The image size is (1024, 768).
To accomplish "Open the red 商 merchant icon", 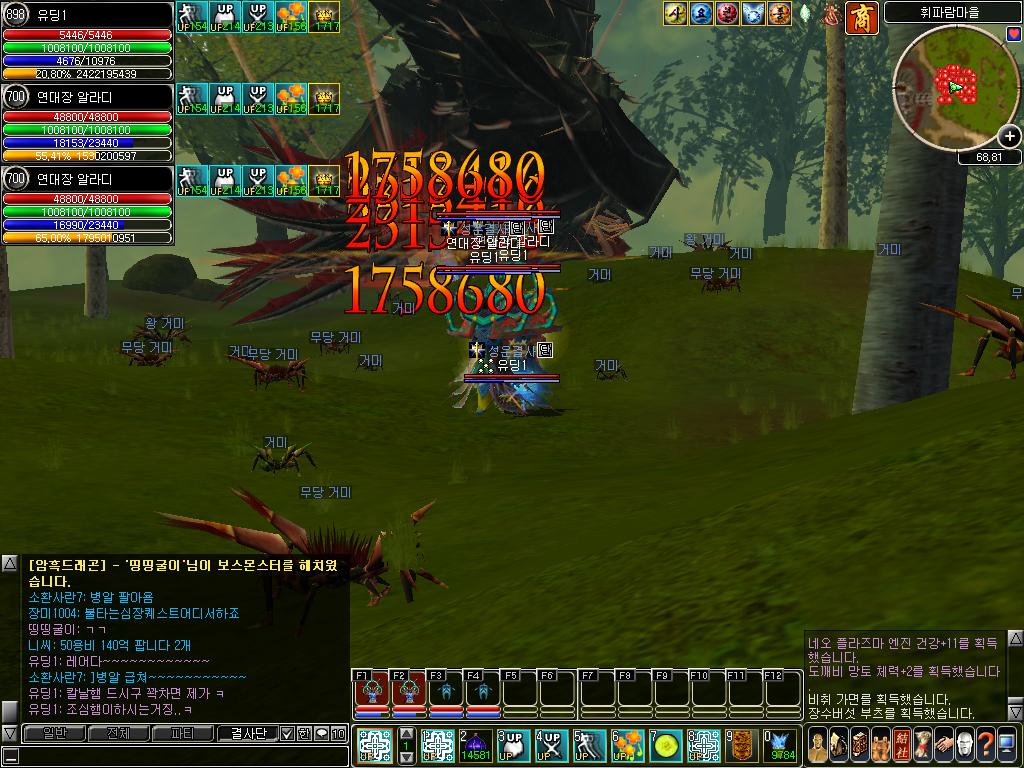I will point(861,16).
